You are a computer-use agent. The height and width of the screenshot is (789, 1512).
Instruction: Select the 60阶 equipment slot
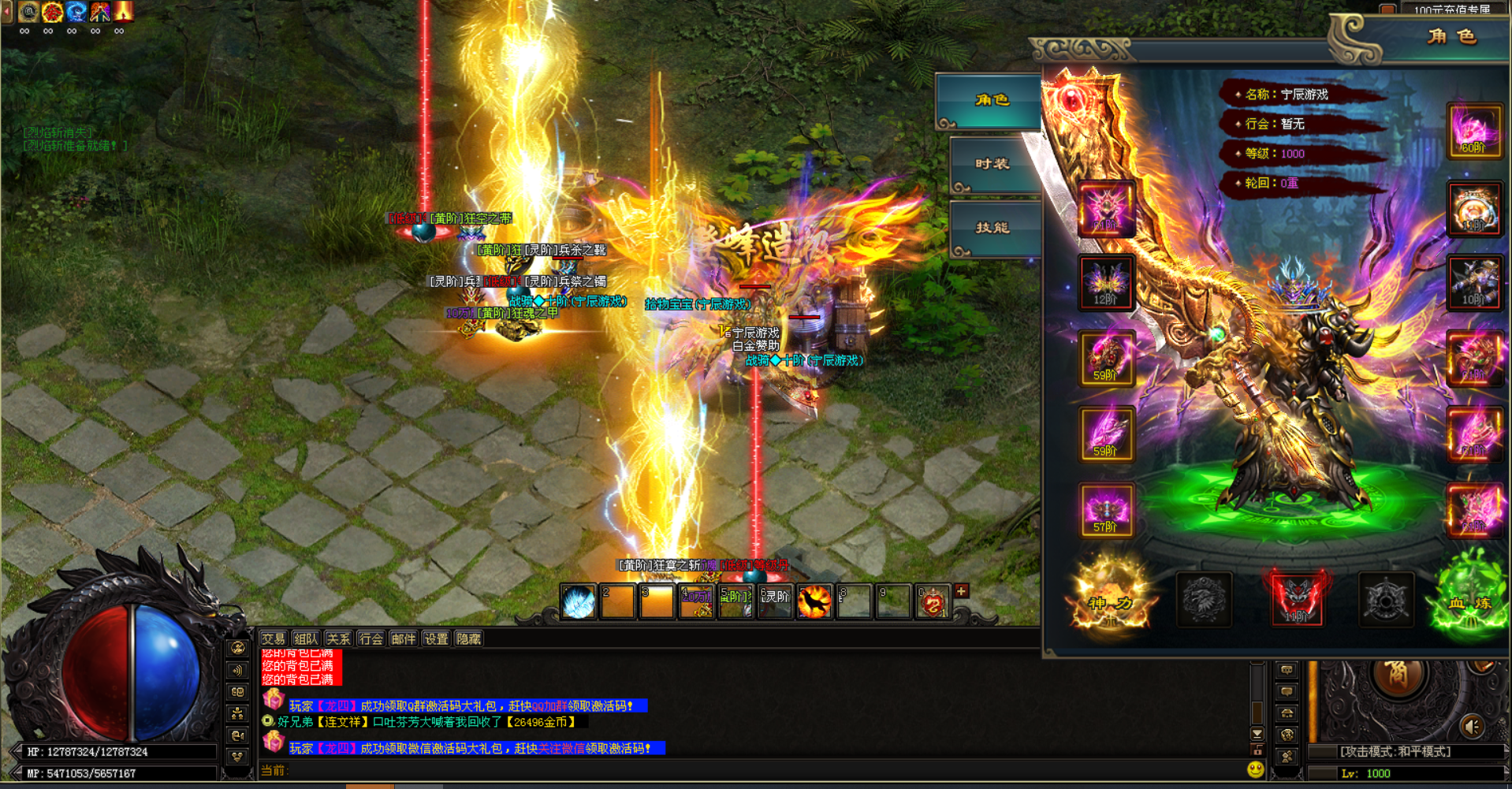pos(1473,131)
